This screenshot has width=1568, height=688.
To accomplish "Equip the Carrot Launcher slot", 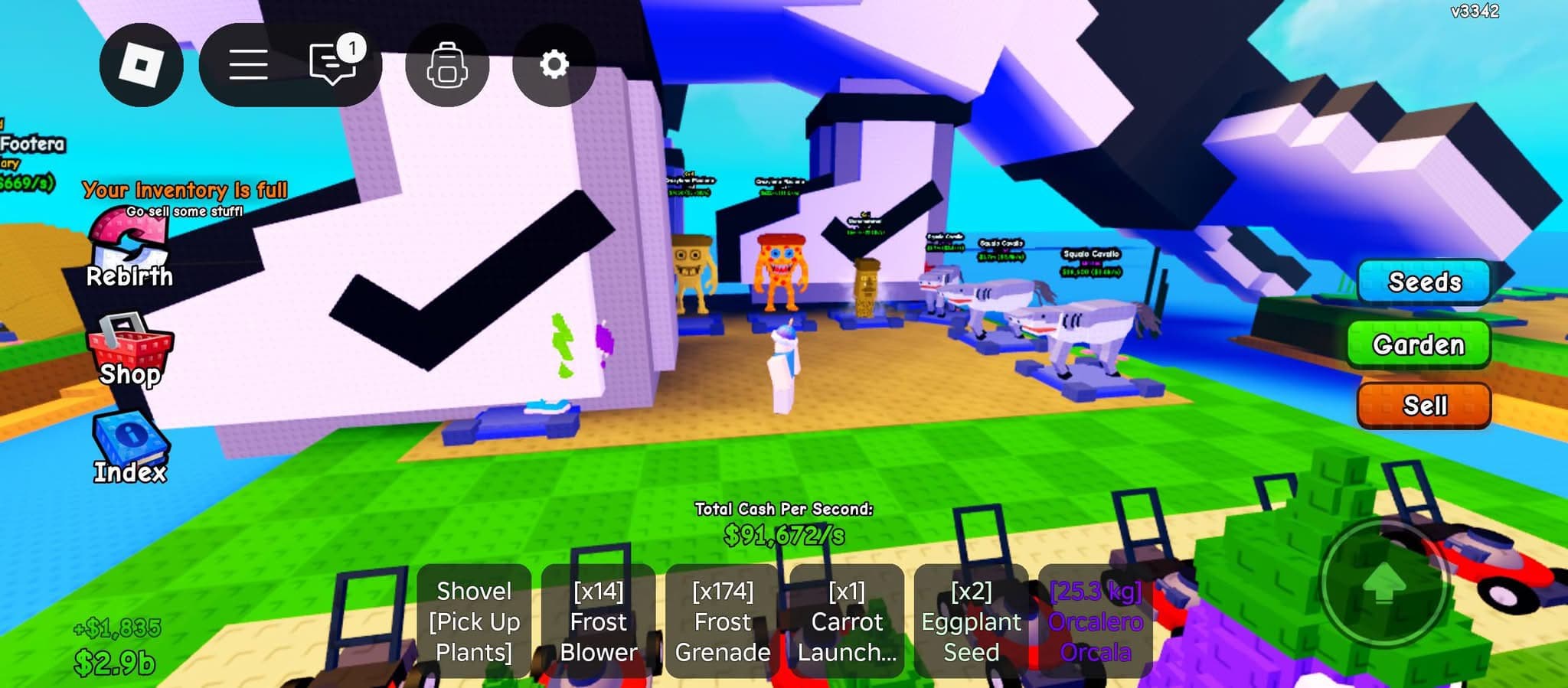I will tap(847, 621).
